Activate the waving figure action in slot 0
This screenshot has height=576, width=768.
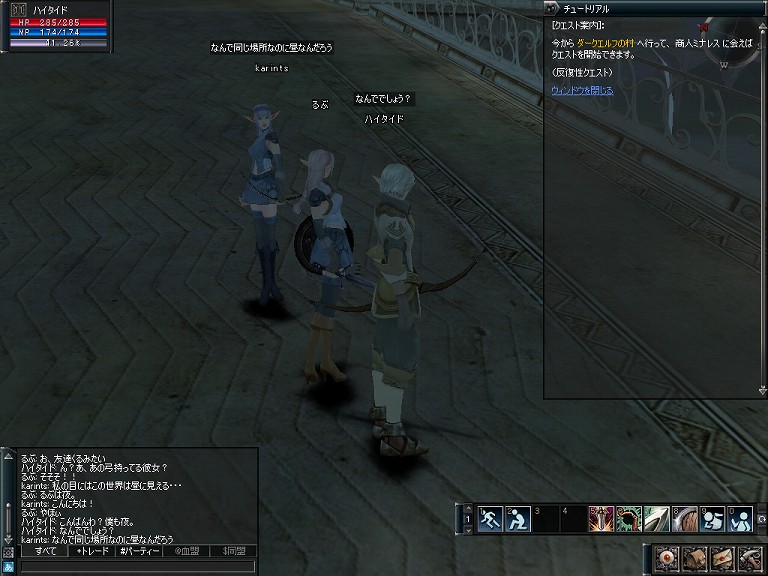click(740, 519)
